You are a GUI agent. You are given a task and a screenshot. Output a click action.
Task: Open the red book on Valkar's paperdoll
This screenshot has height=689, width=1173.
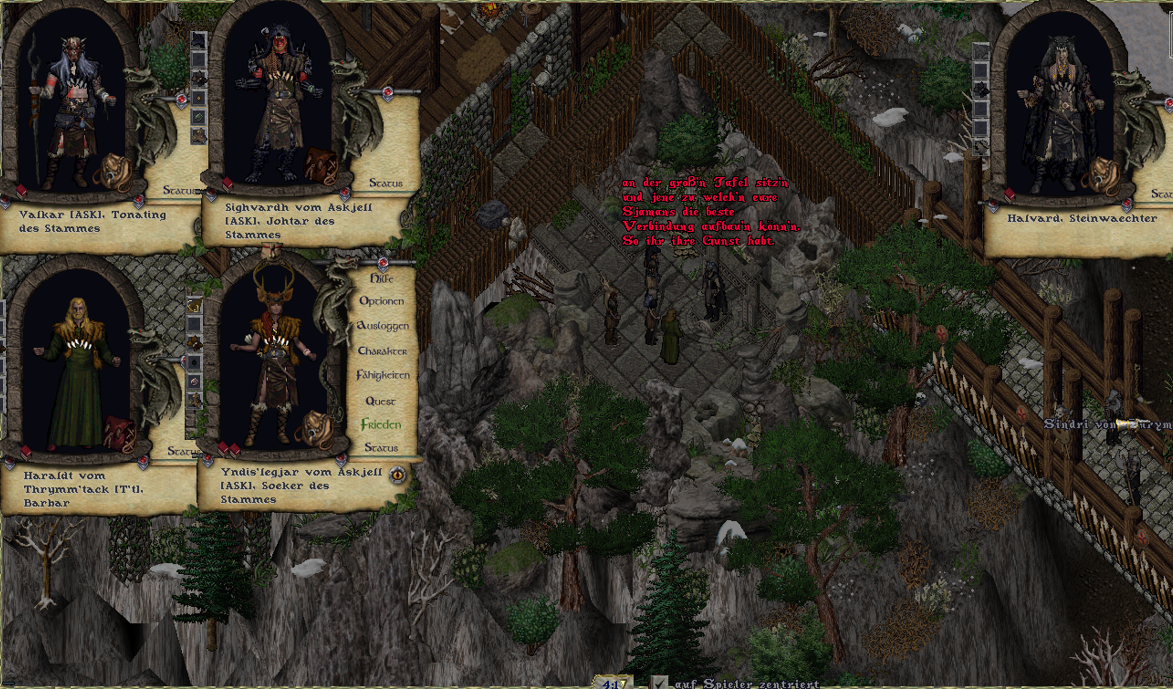pyautogui.click(x=21, y=190)
